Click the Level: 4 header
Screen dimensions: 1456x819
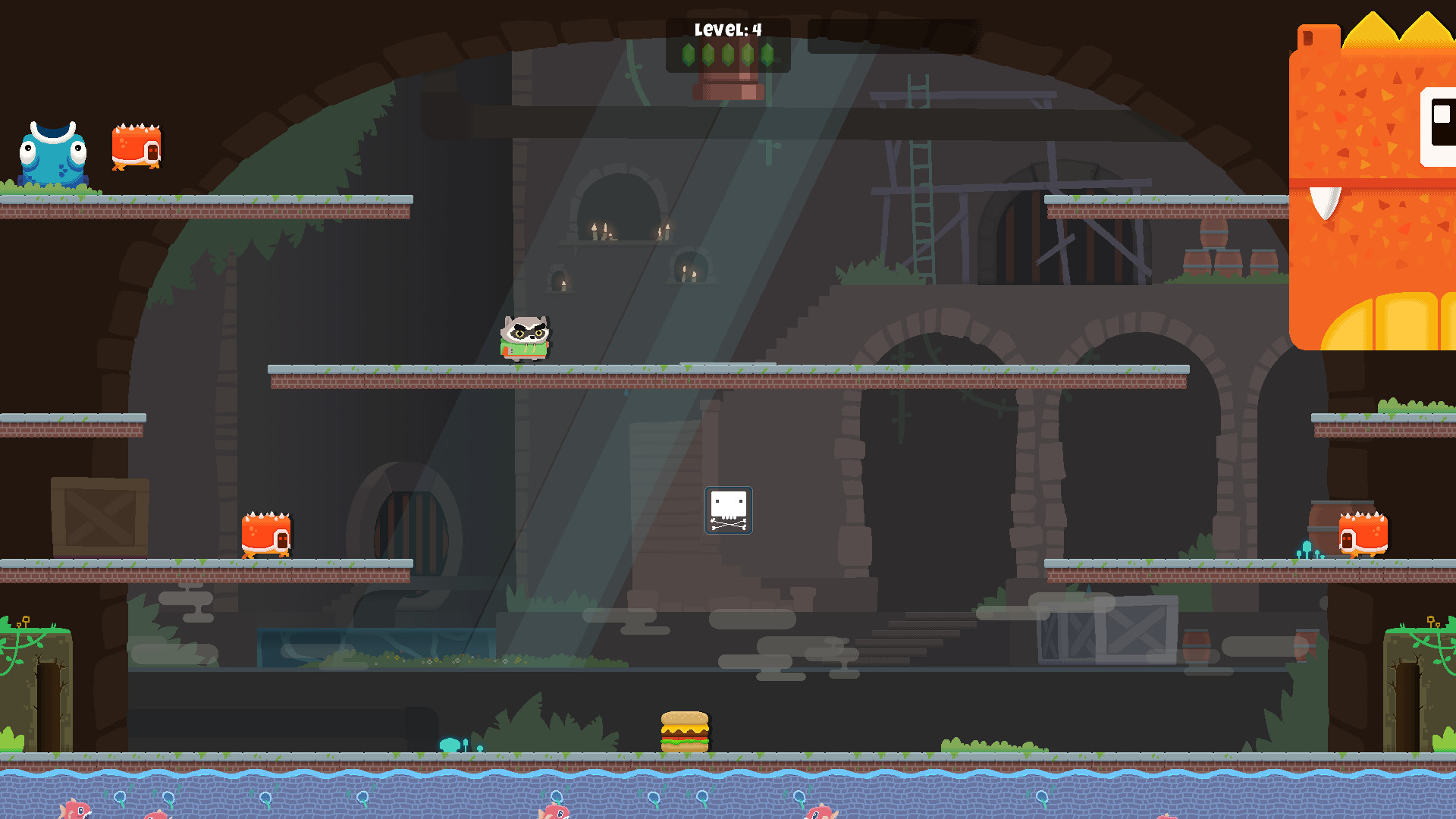pyautogui.click(x=726, y=29)
